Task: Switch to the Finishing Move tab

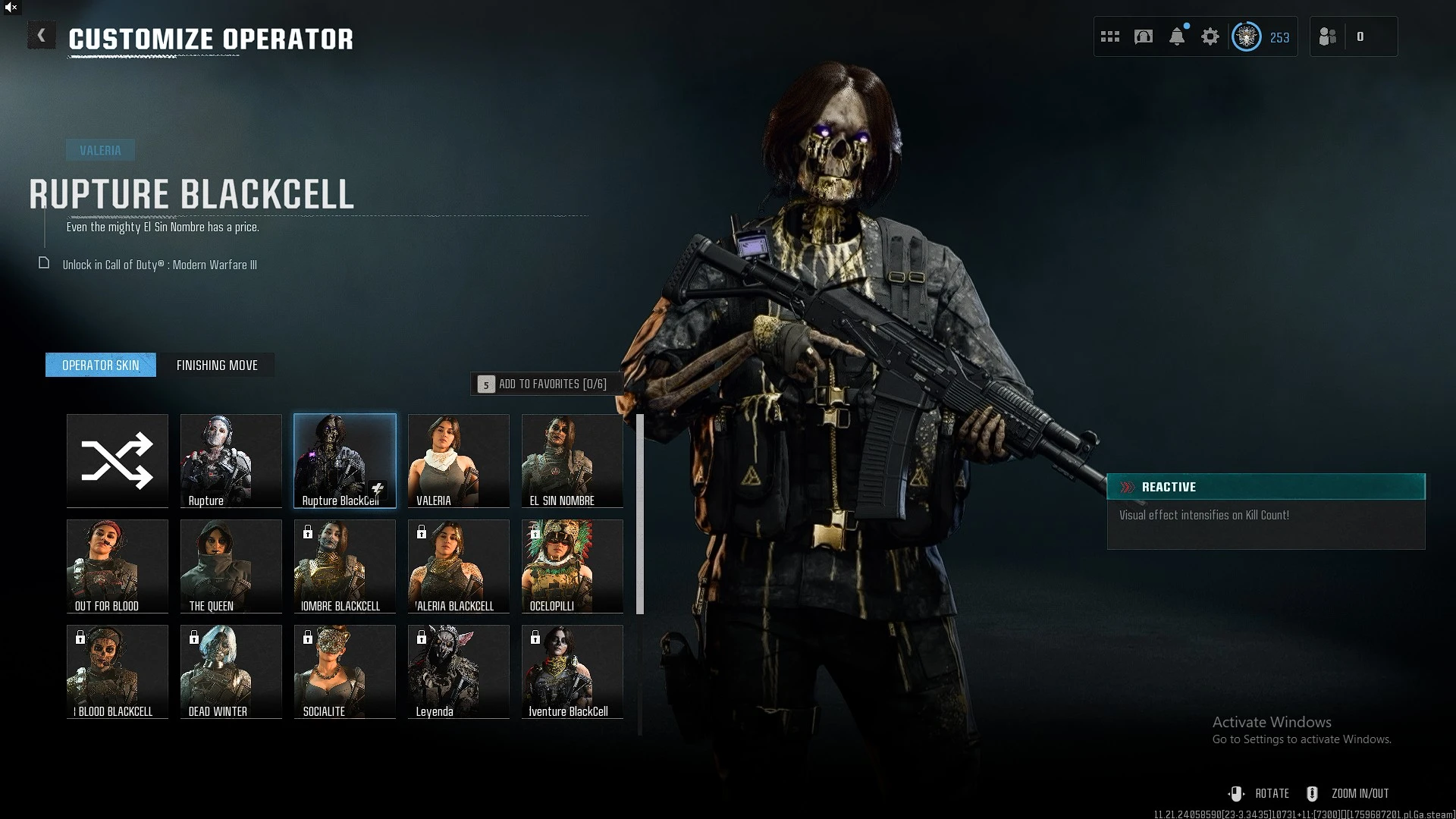Action: pyautogui.click(x=217, y=366)
